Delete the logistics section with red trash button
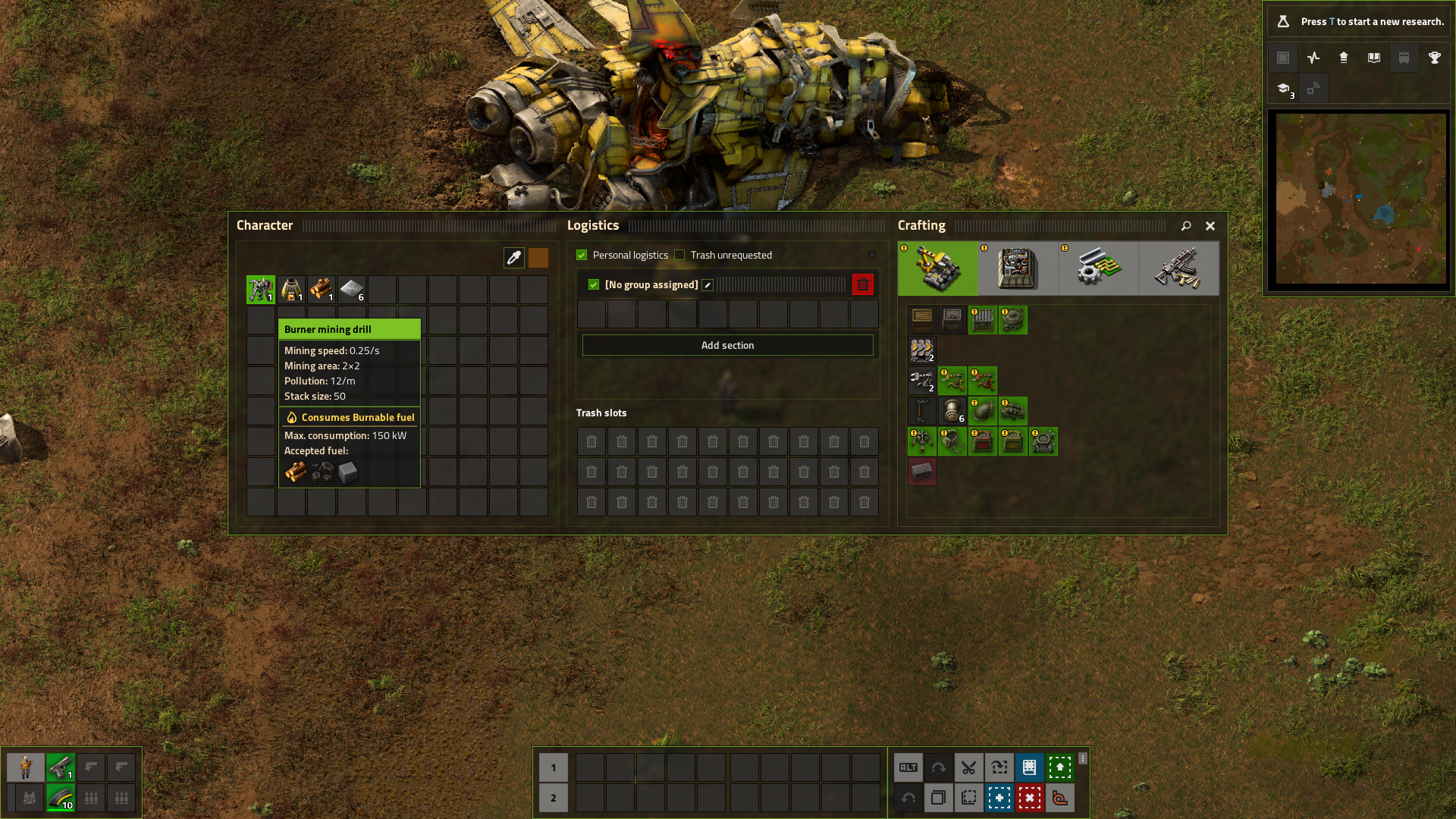 click(x=862, y=284)
